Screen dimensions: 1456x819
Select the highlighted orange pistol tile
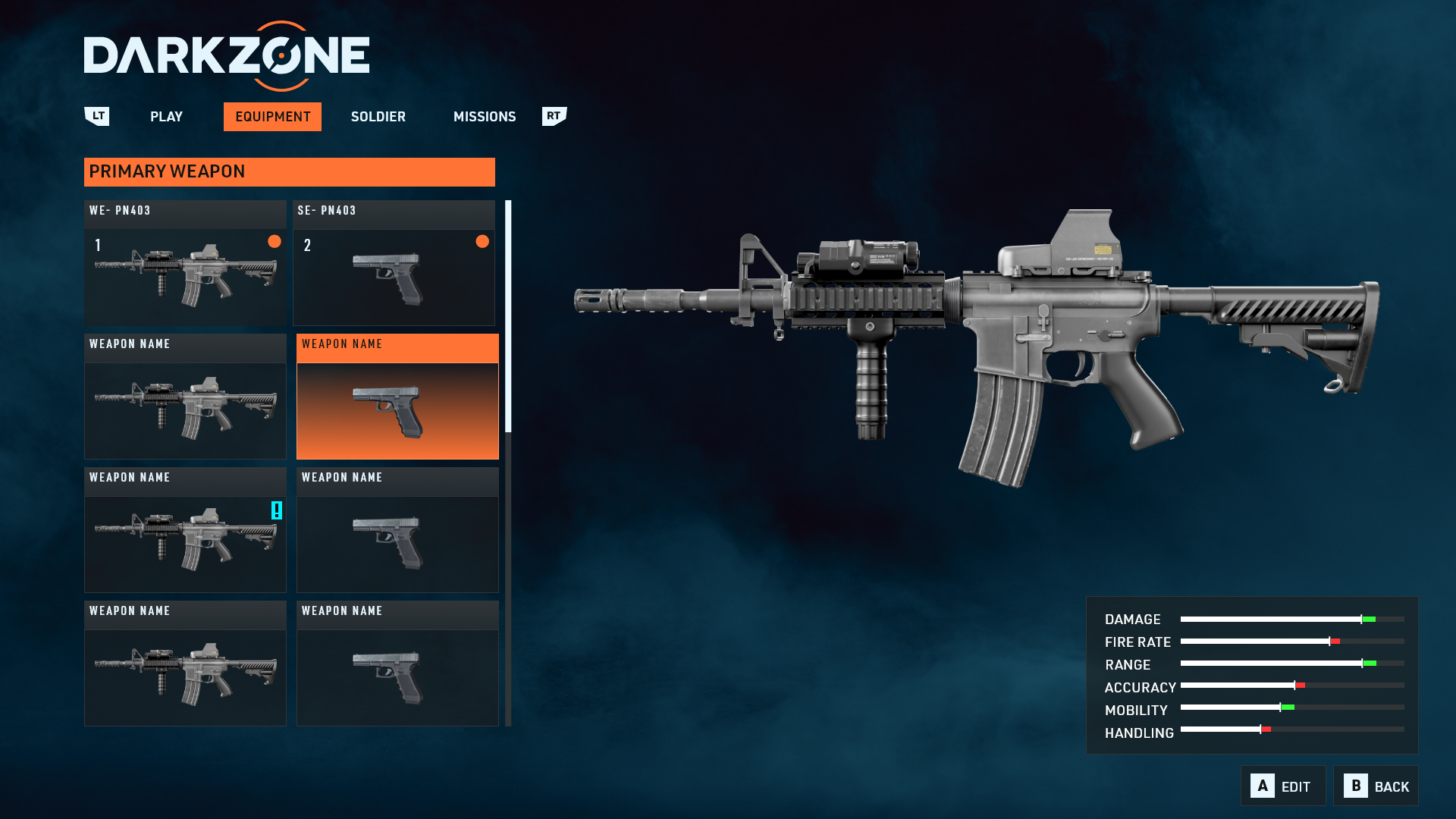[397, 397]
